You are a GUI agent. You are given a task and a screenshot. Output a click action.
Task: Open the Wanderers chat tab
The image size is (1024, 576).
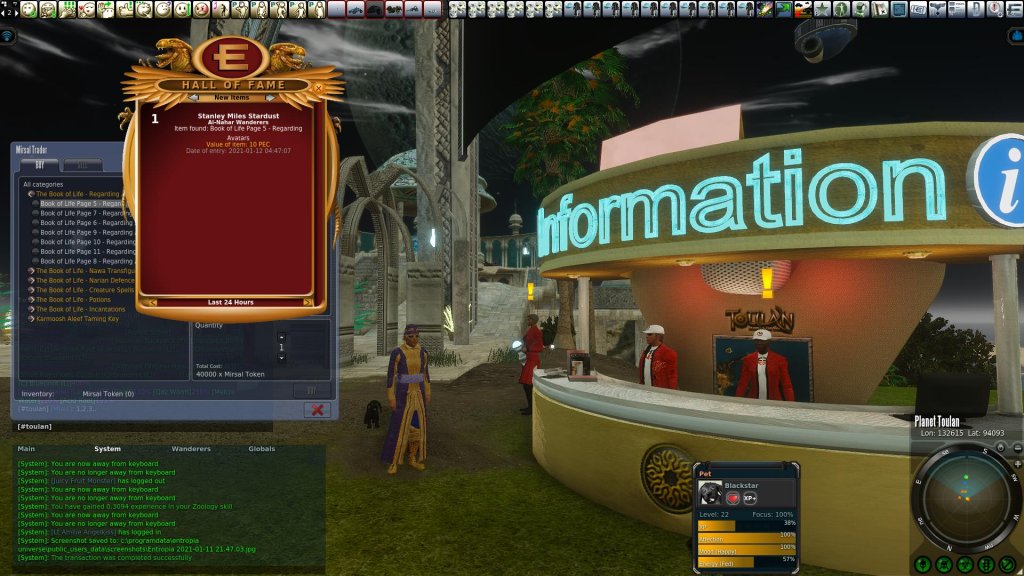click(192, 449)
